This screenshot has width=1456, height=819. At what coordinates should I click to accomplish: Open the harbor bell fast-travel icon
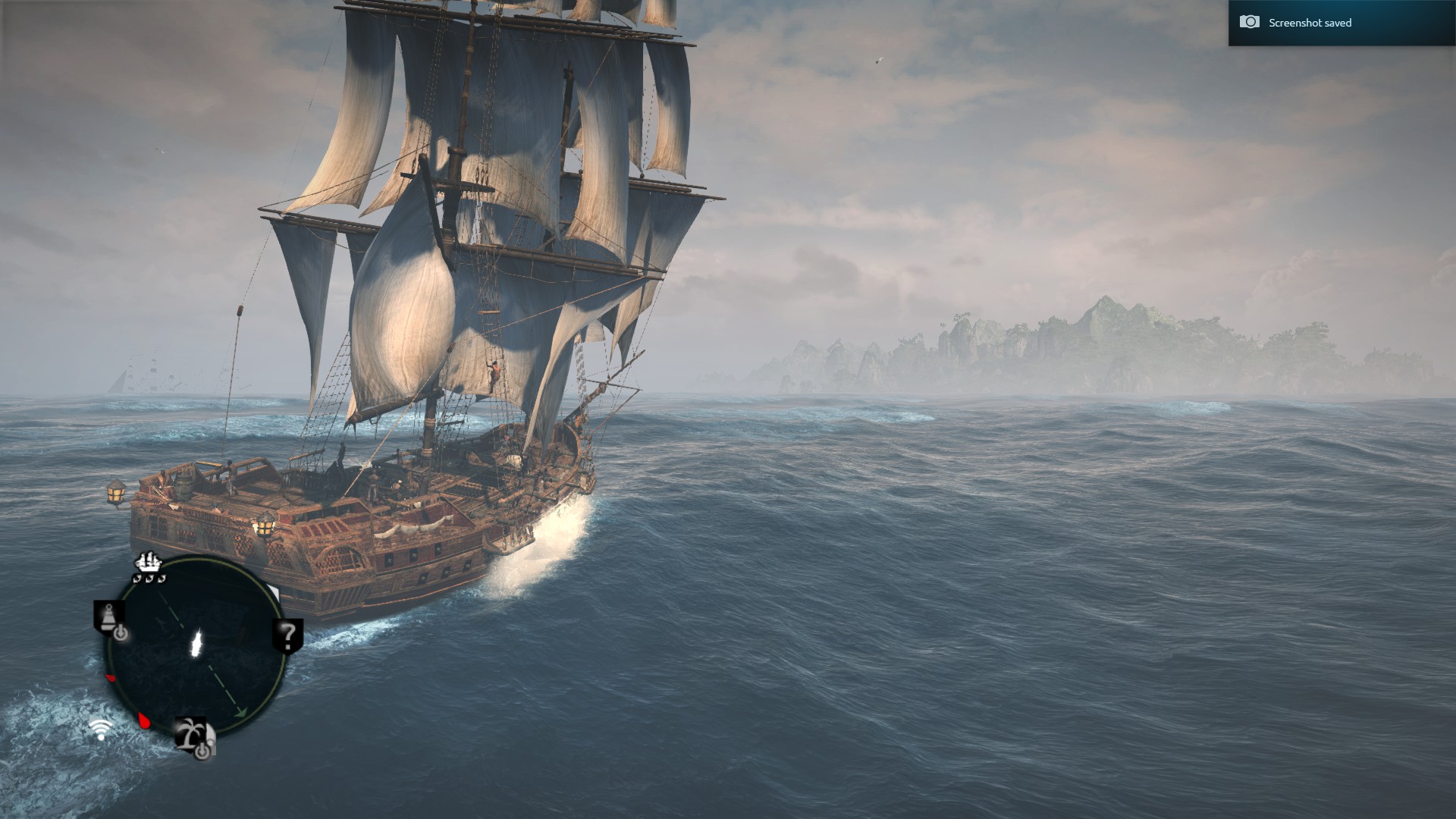coord(108,614)
